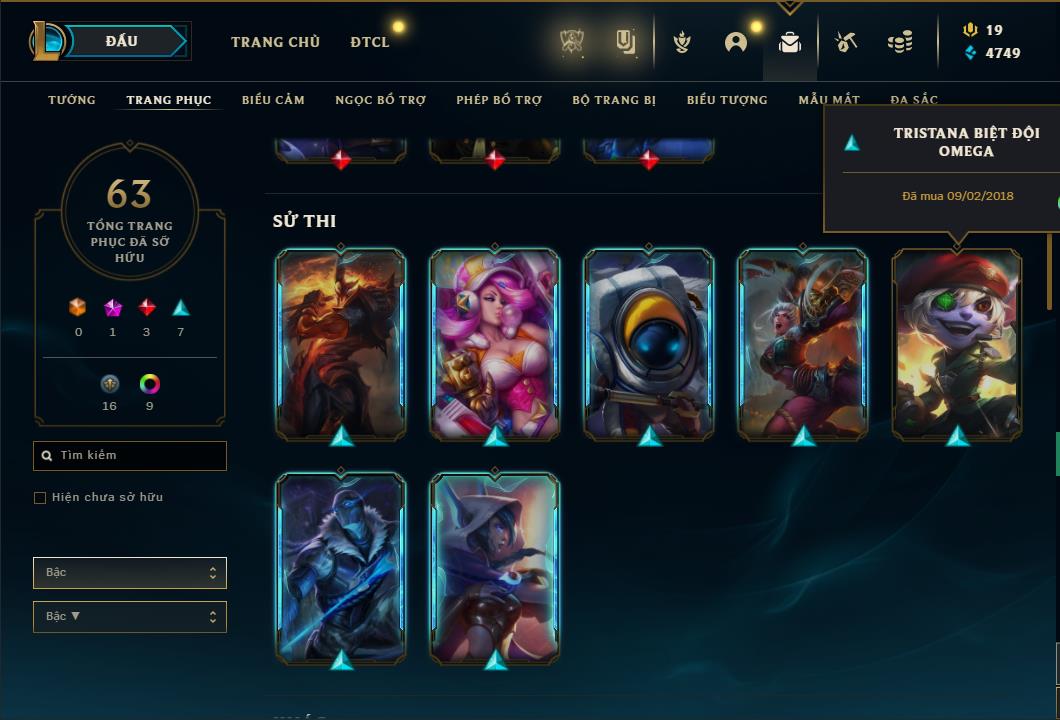The height and width of the screenshot is (720, 1060).
Task: Choose the astronaut helmet skin card
Action: click(x=649, y=343)
